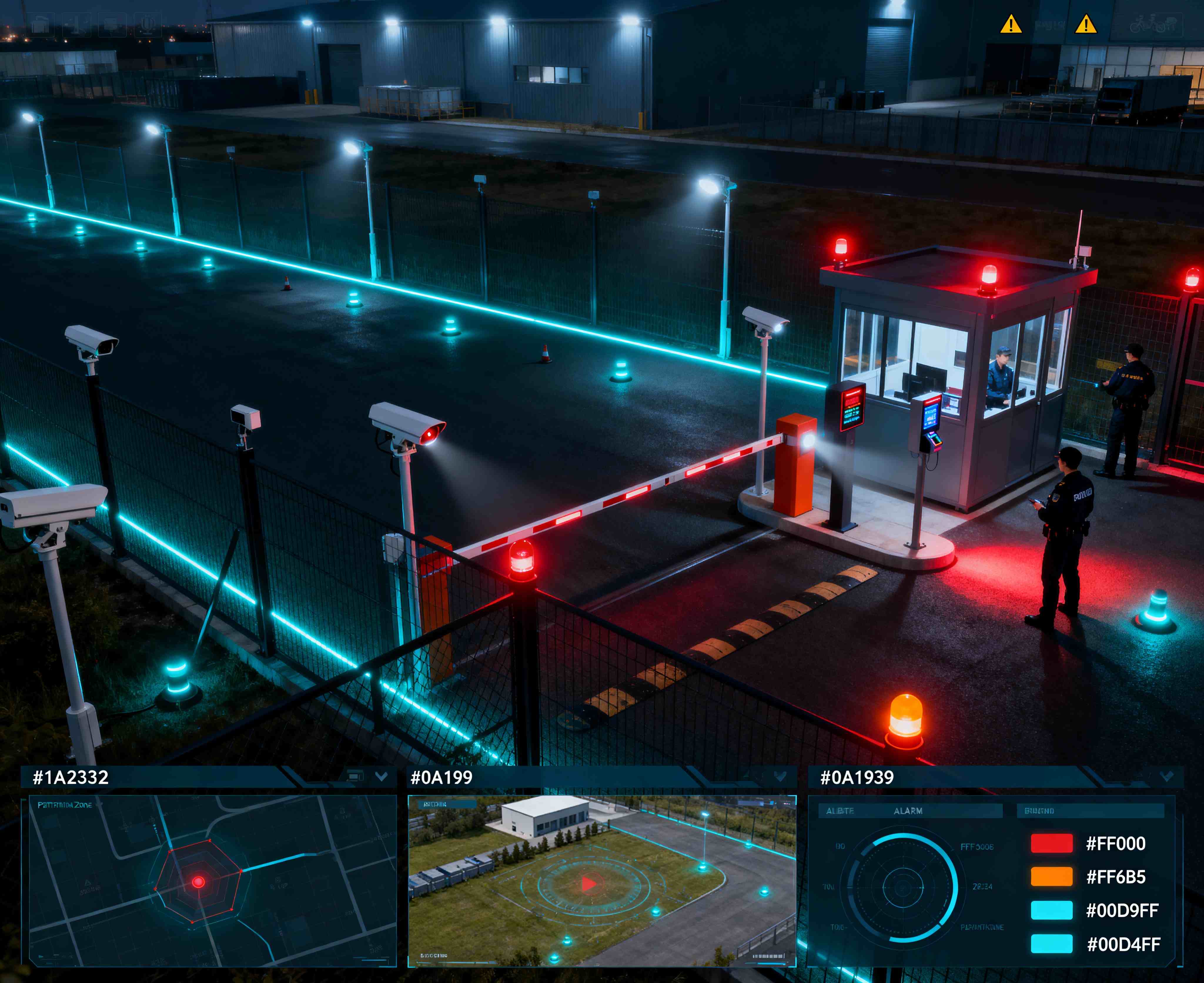
Task: Collapse the #0A199 panel with its chevron
Action: tap(780, 776)
